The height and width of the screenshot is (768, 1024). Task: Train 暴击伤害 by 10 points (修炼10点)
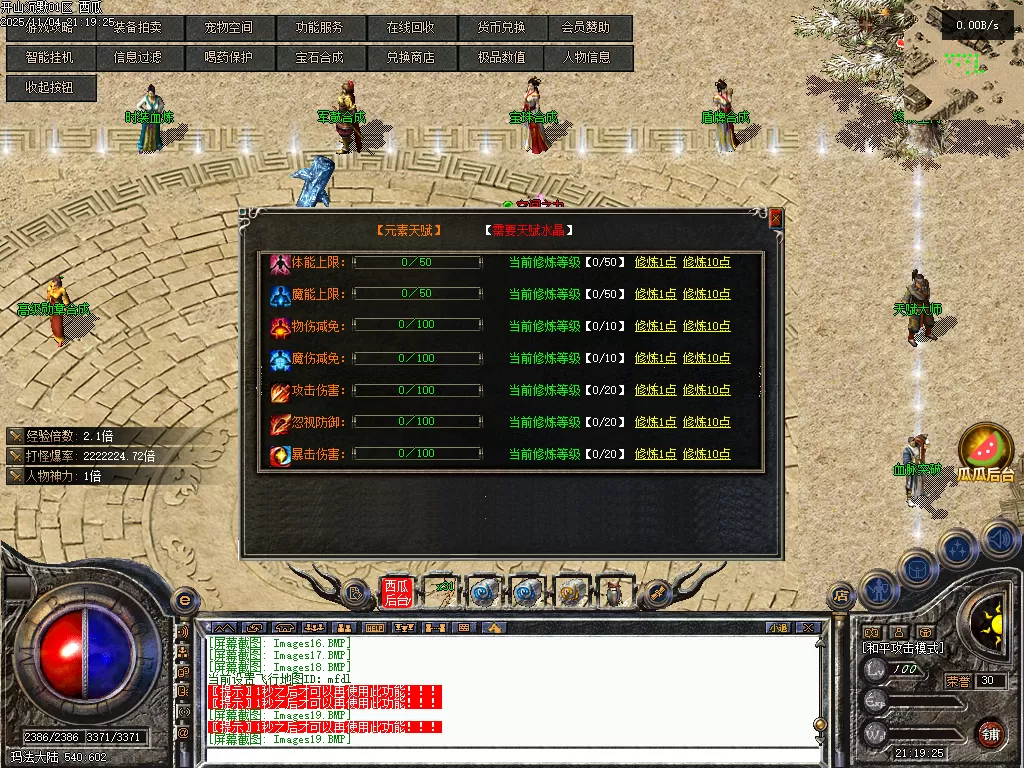point(706,454)
